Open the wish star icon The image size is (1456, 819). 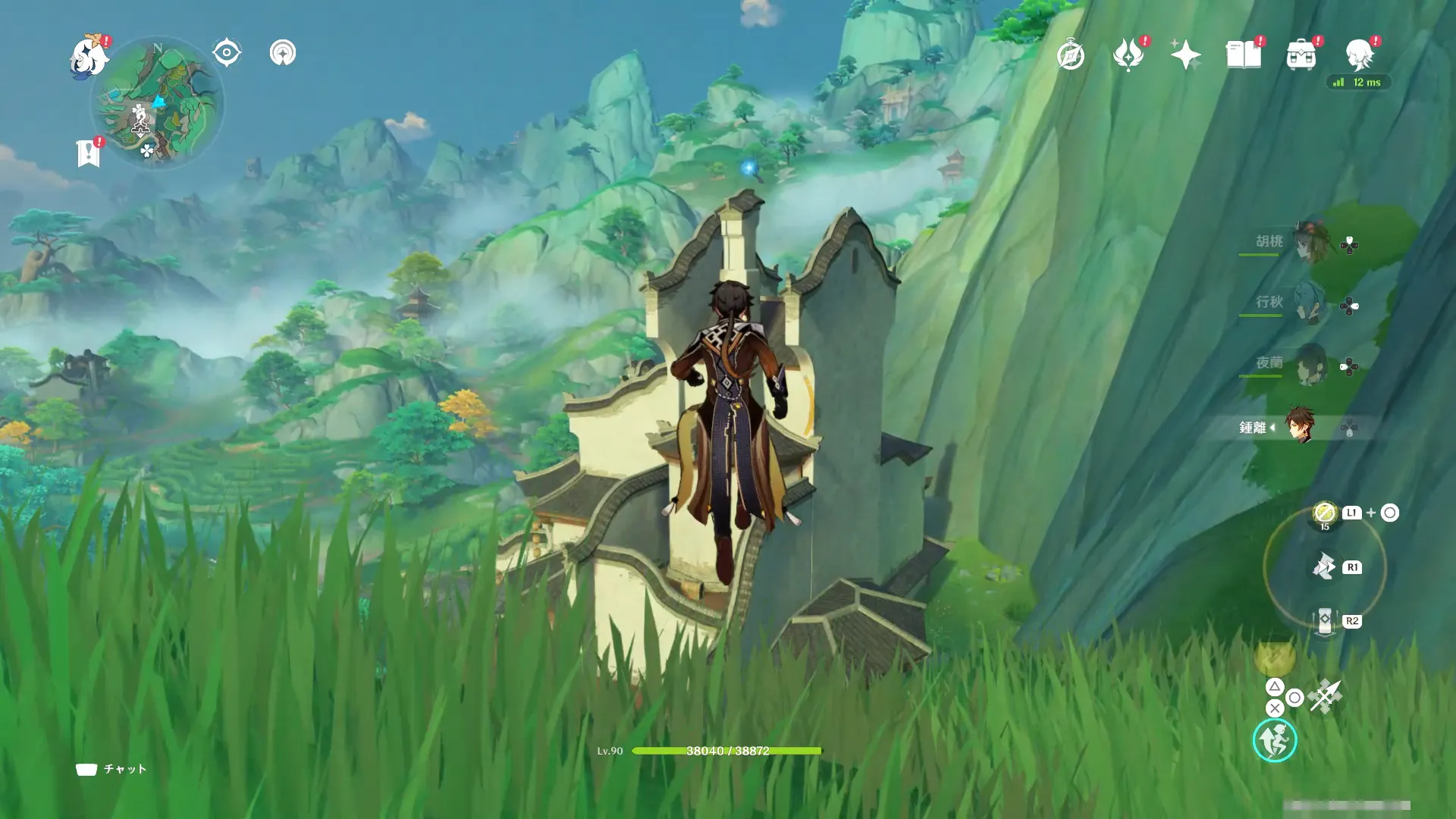[1185, 55]
